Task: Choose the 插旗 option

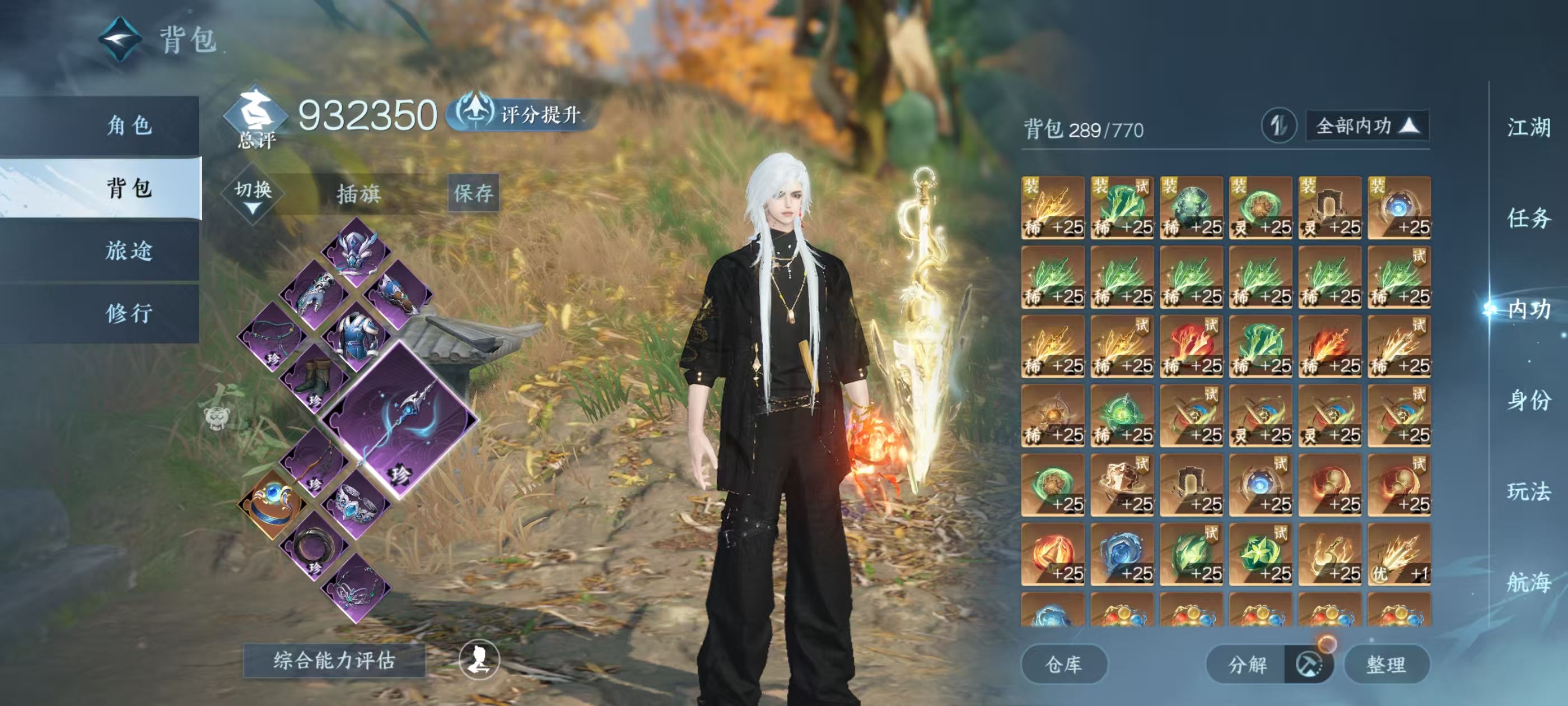Action: 358,194
